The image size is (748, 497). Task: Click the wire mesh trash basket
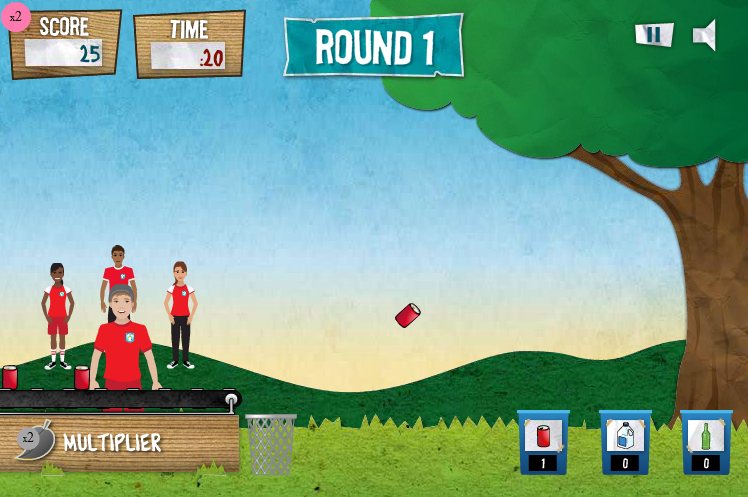(270, 443)
